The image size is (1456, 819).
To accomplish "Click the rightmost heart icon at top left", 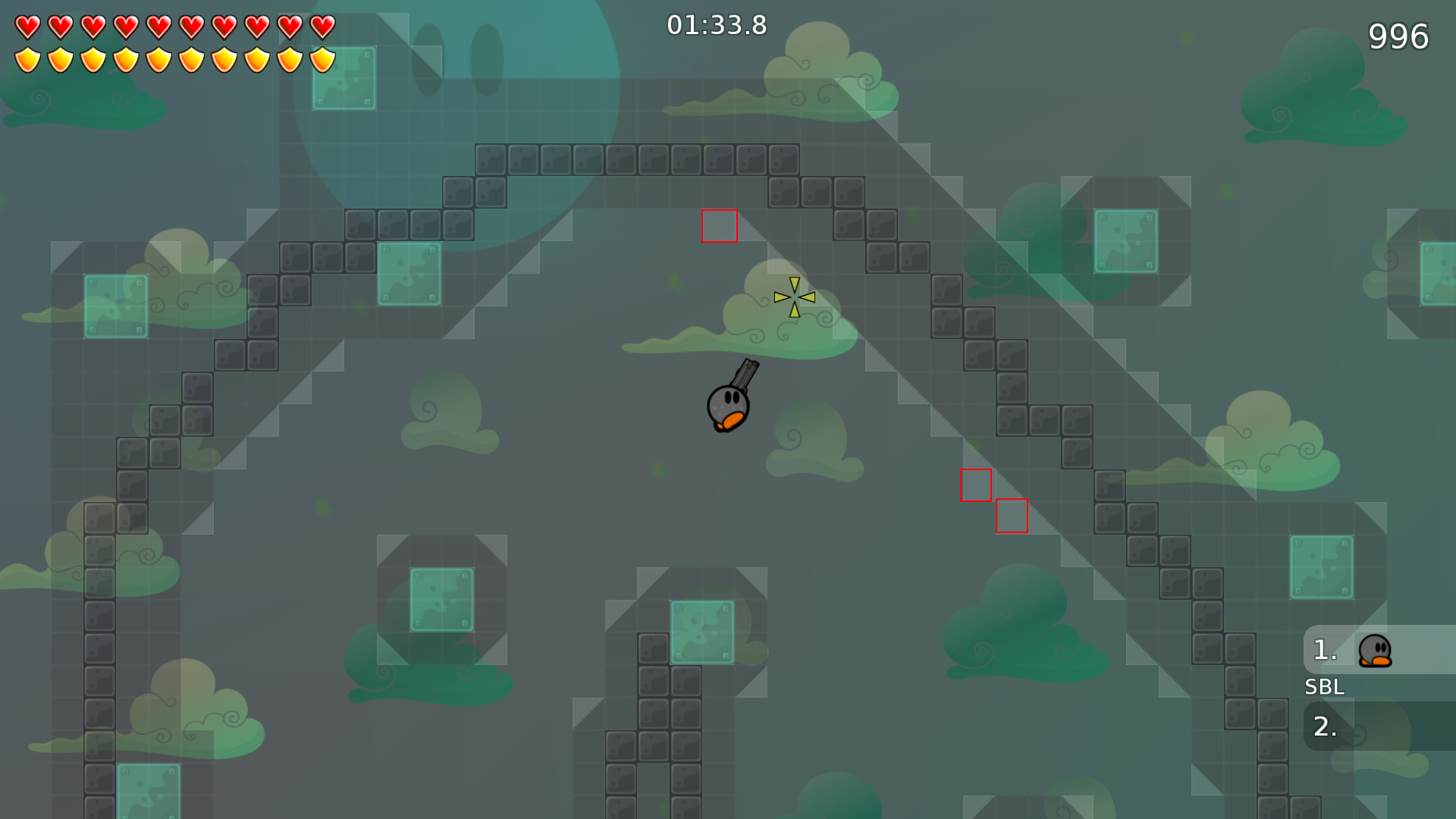I will coord(322,24).
